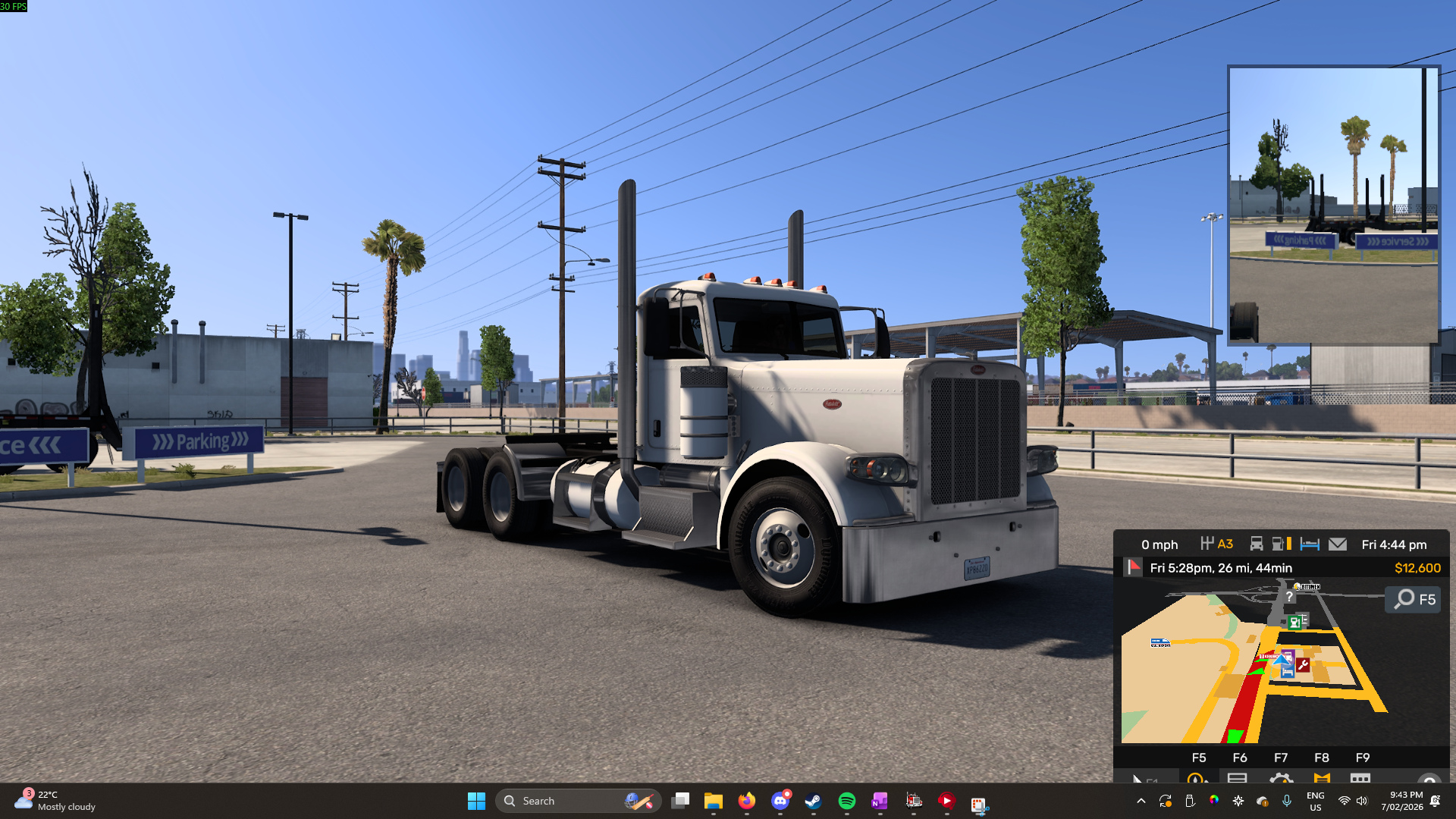The height and width of the screenshot is (819, 1456).
Task: Click the truck damage status icon
Action: [1257, 544]
